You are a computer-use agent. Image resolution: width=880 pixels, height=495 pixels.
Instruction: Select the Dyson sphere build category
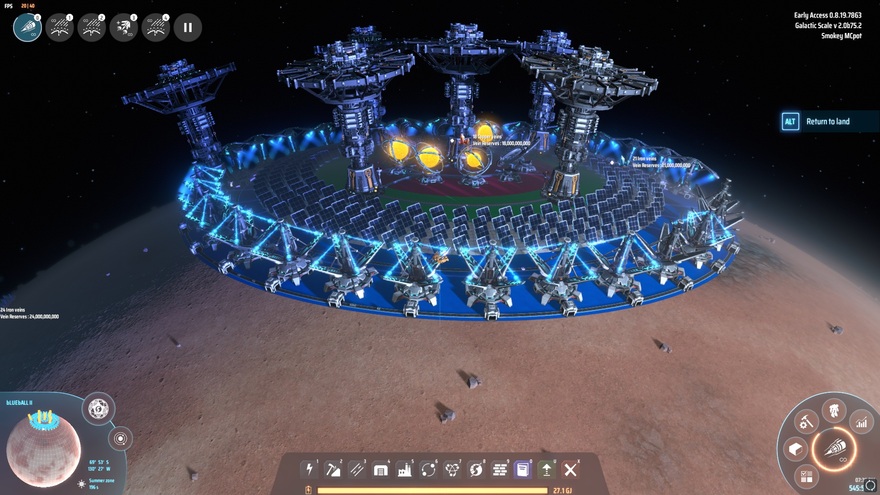coord(477,469)
